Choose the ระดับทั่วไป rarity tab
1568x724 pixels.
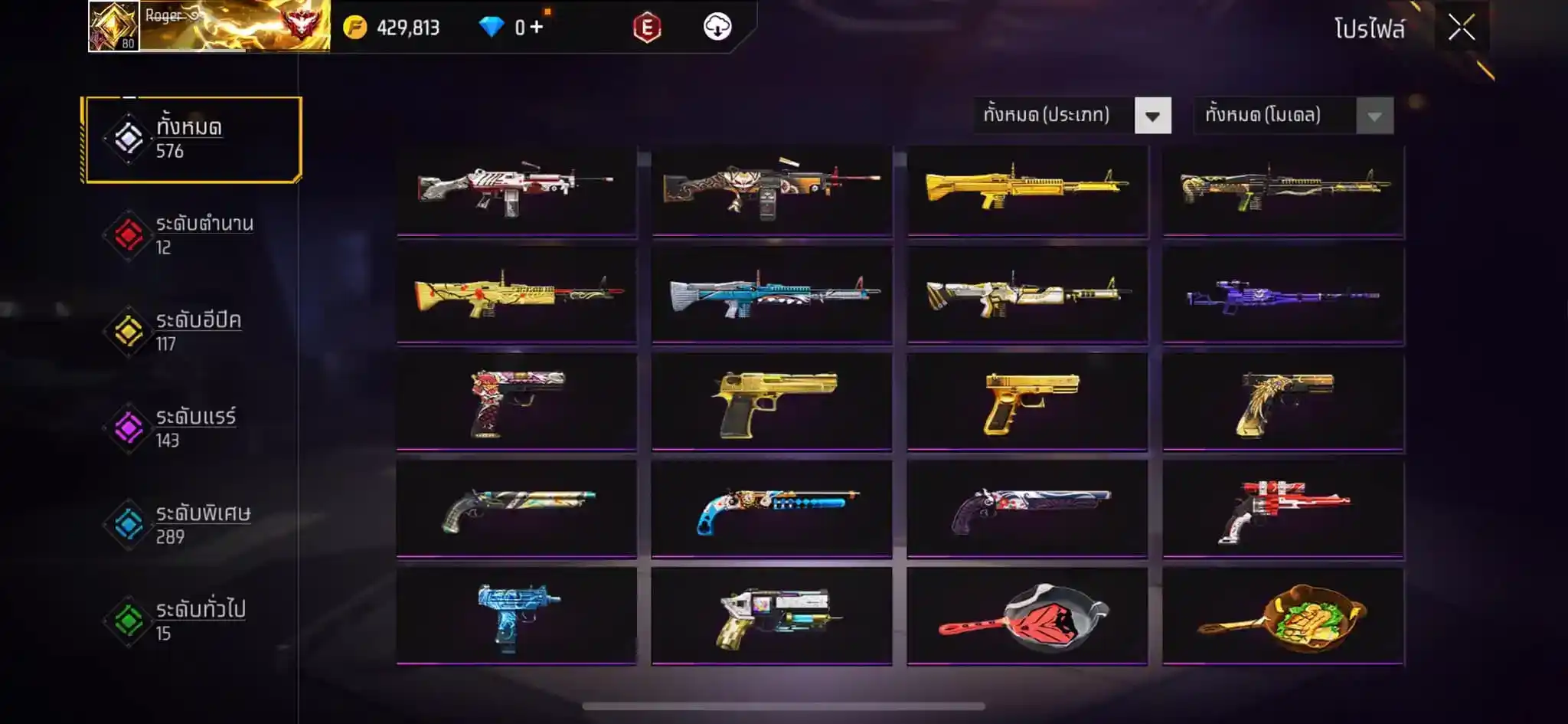pyautogui.click(x=192, y=621)
